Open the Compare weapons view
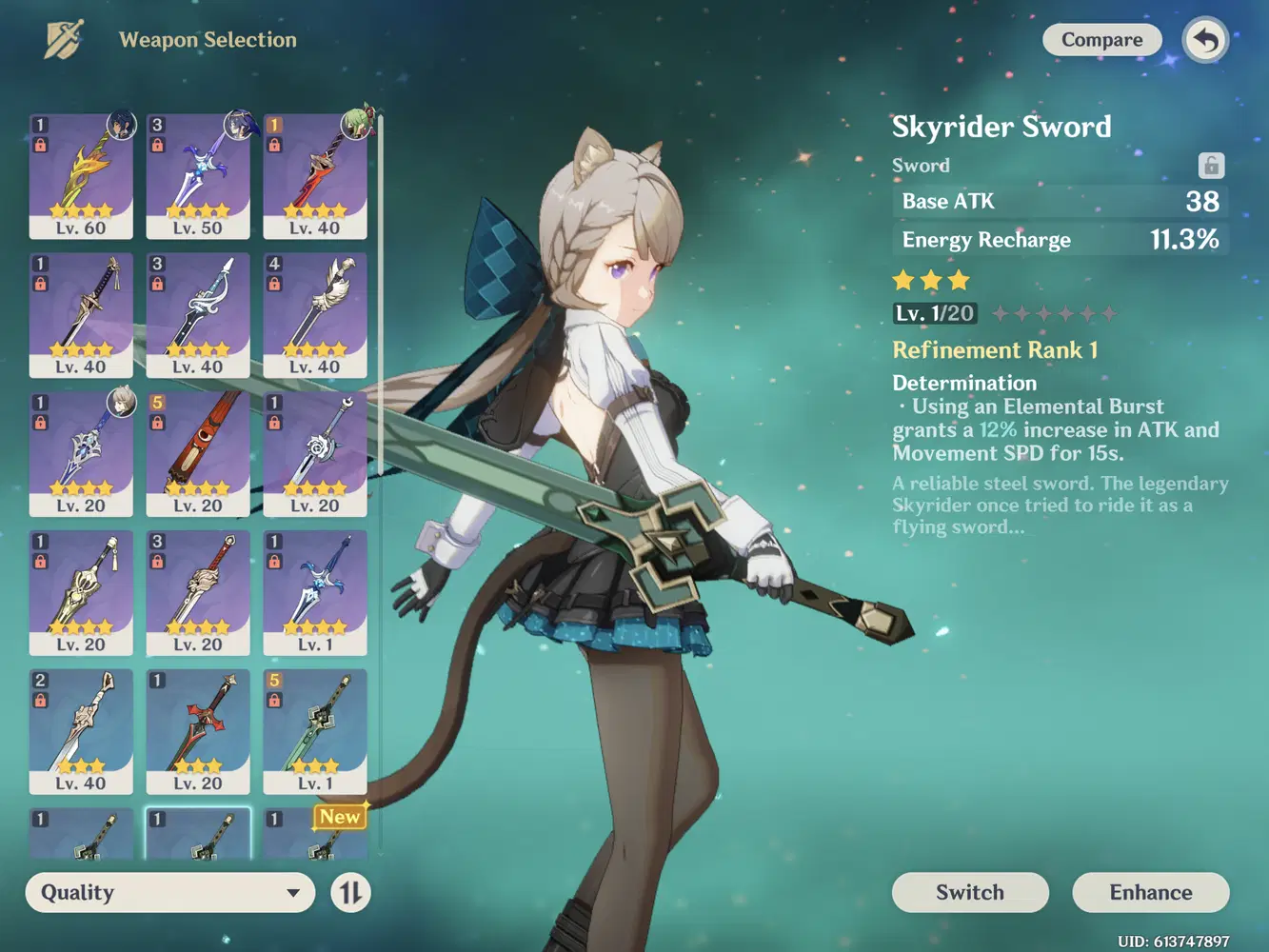Screen dimensions: 1269x952 pos(1101,40)
